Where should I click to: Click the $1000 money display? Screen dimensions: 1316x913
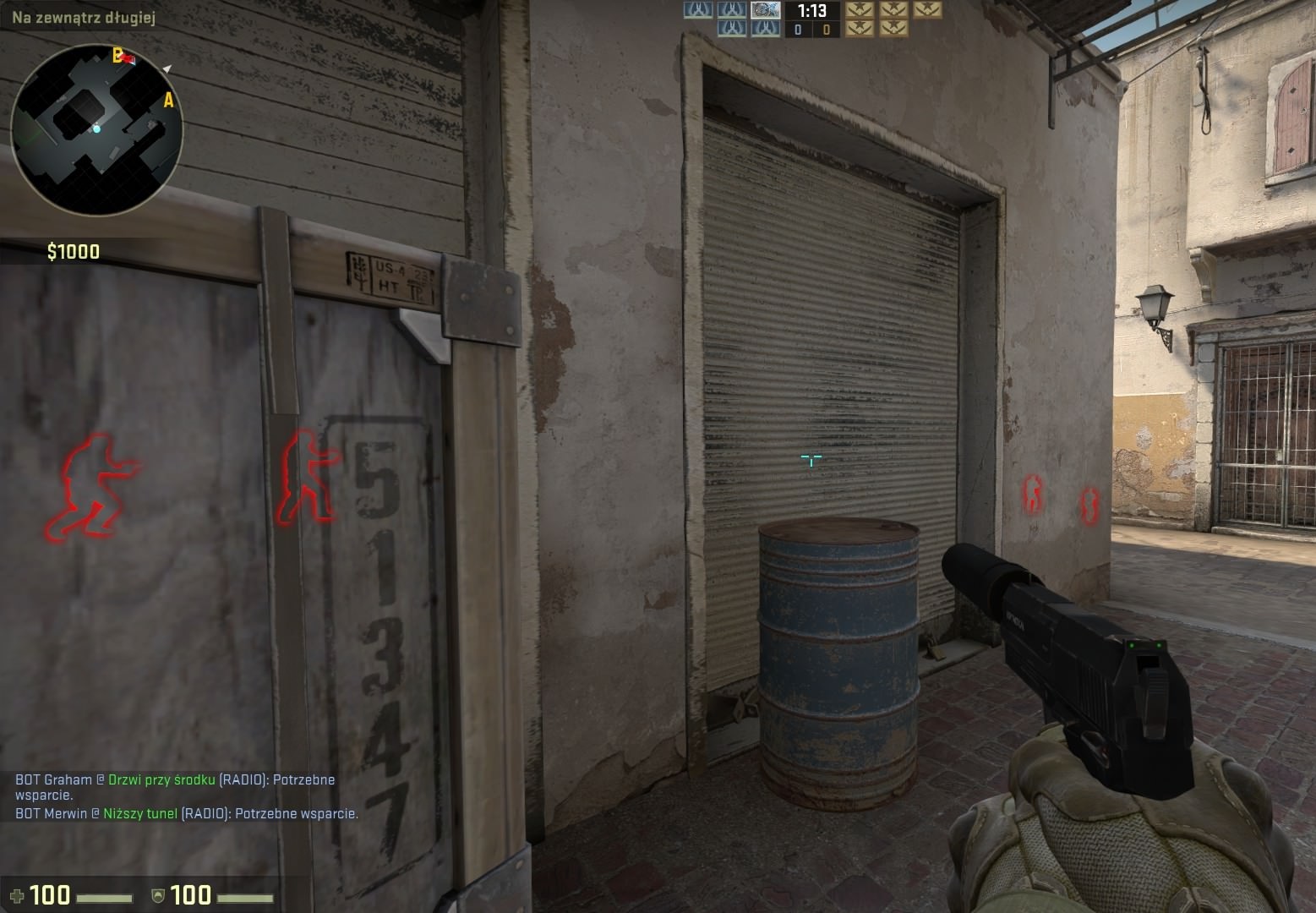tap(72, 250)
